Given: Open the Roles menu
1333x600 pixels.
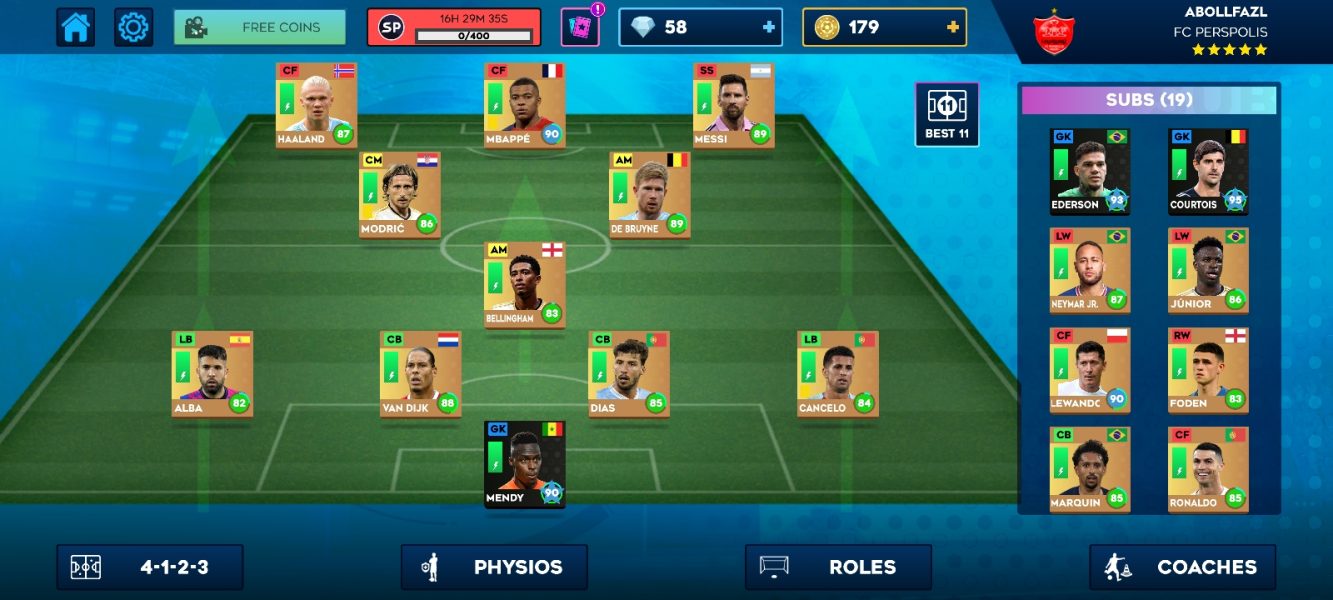Looking at the screenshot, I should [x=838, y=567].
